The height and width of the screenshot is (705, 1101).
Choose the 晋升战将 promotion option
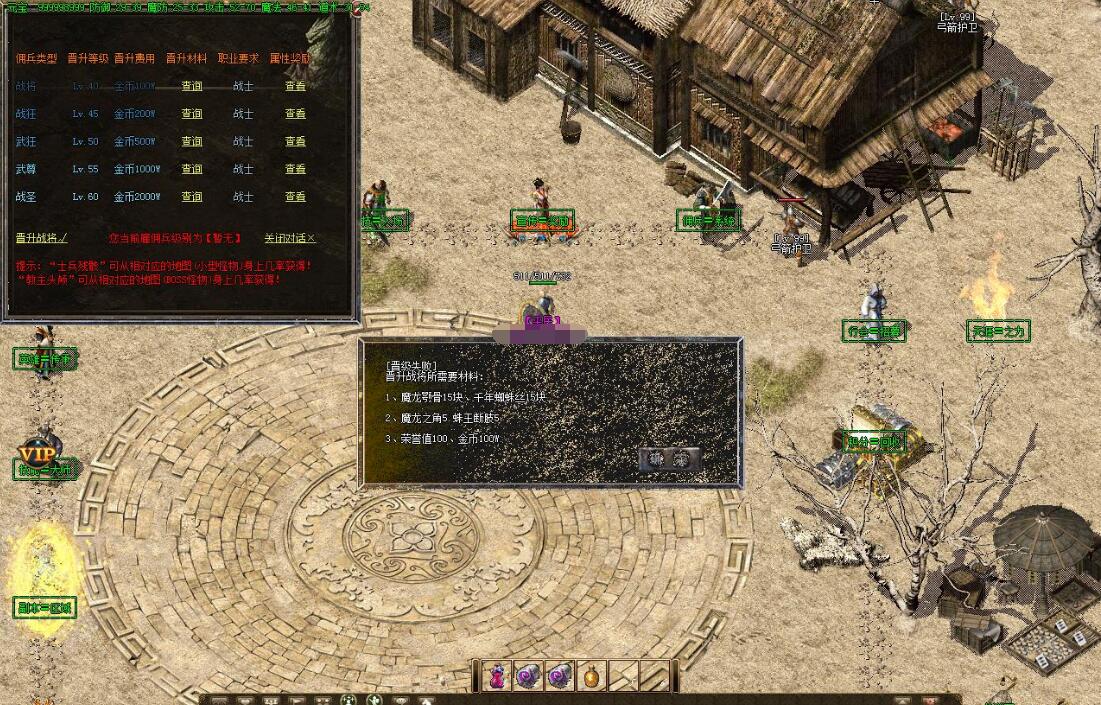[41, 238]
